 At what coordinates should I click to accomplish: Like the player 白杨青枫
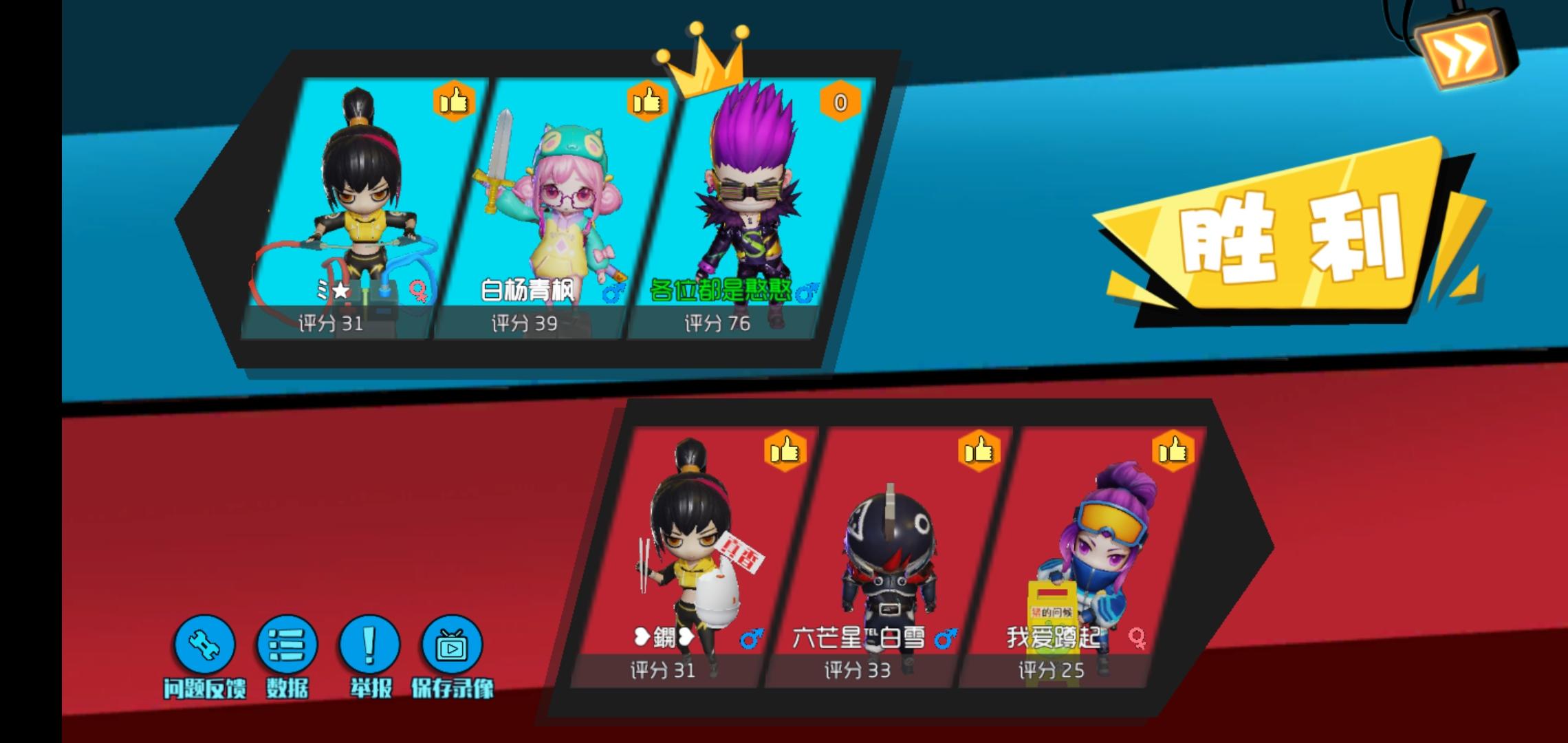646,101
